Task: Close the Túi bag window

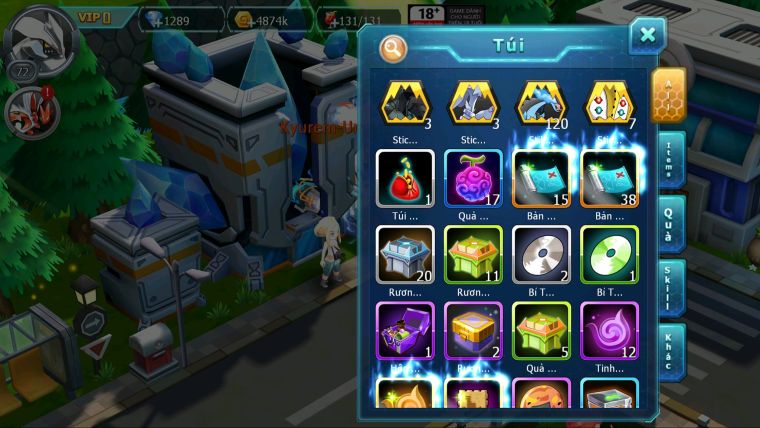Action: [647, 36]
